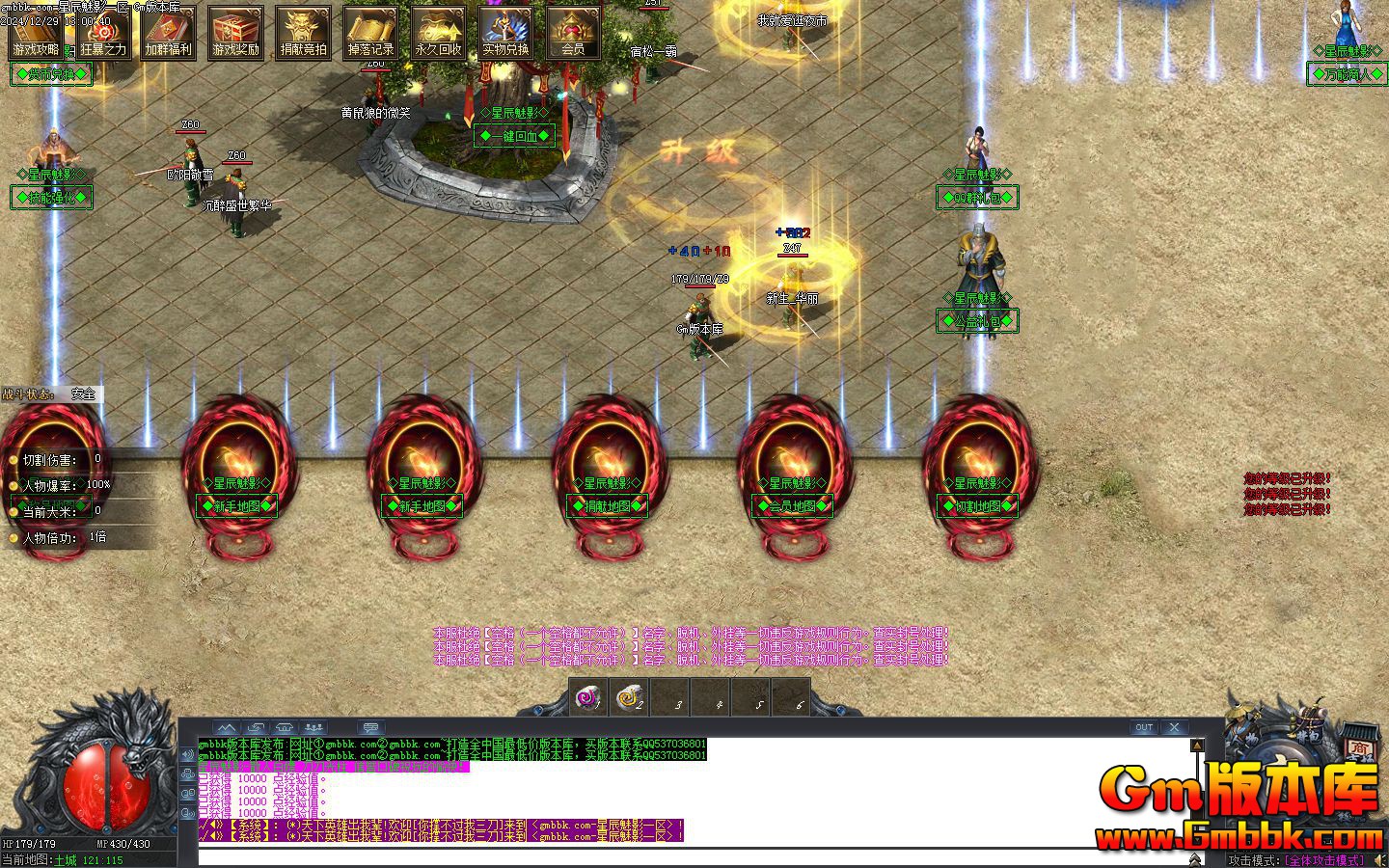This screenshot has width=1389, height=868.
Task: Open the 游戏攻略 game guide menu
Action: point(36,33)
